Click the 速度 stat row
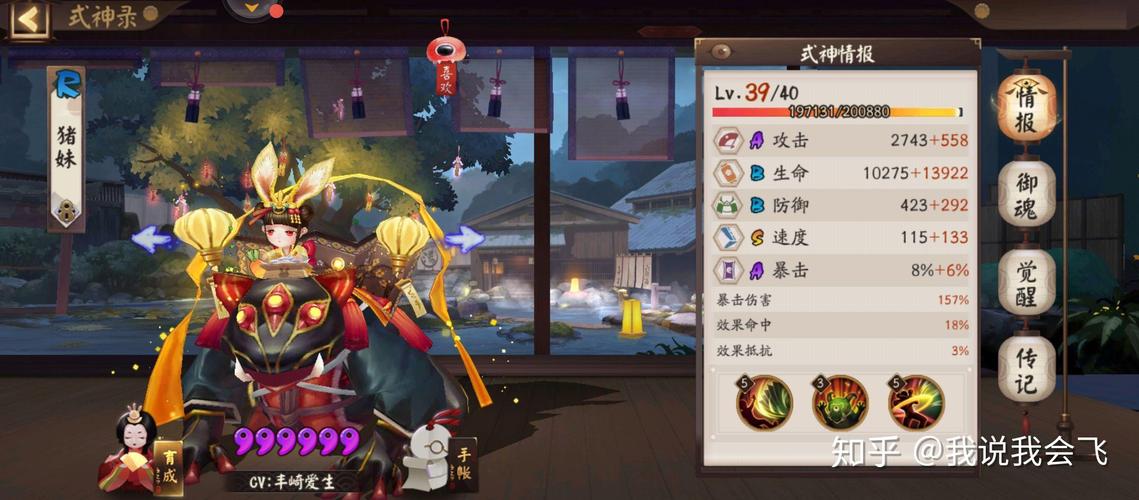 [840, 237]
